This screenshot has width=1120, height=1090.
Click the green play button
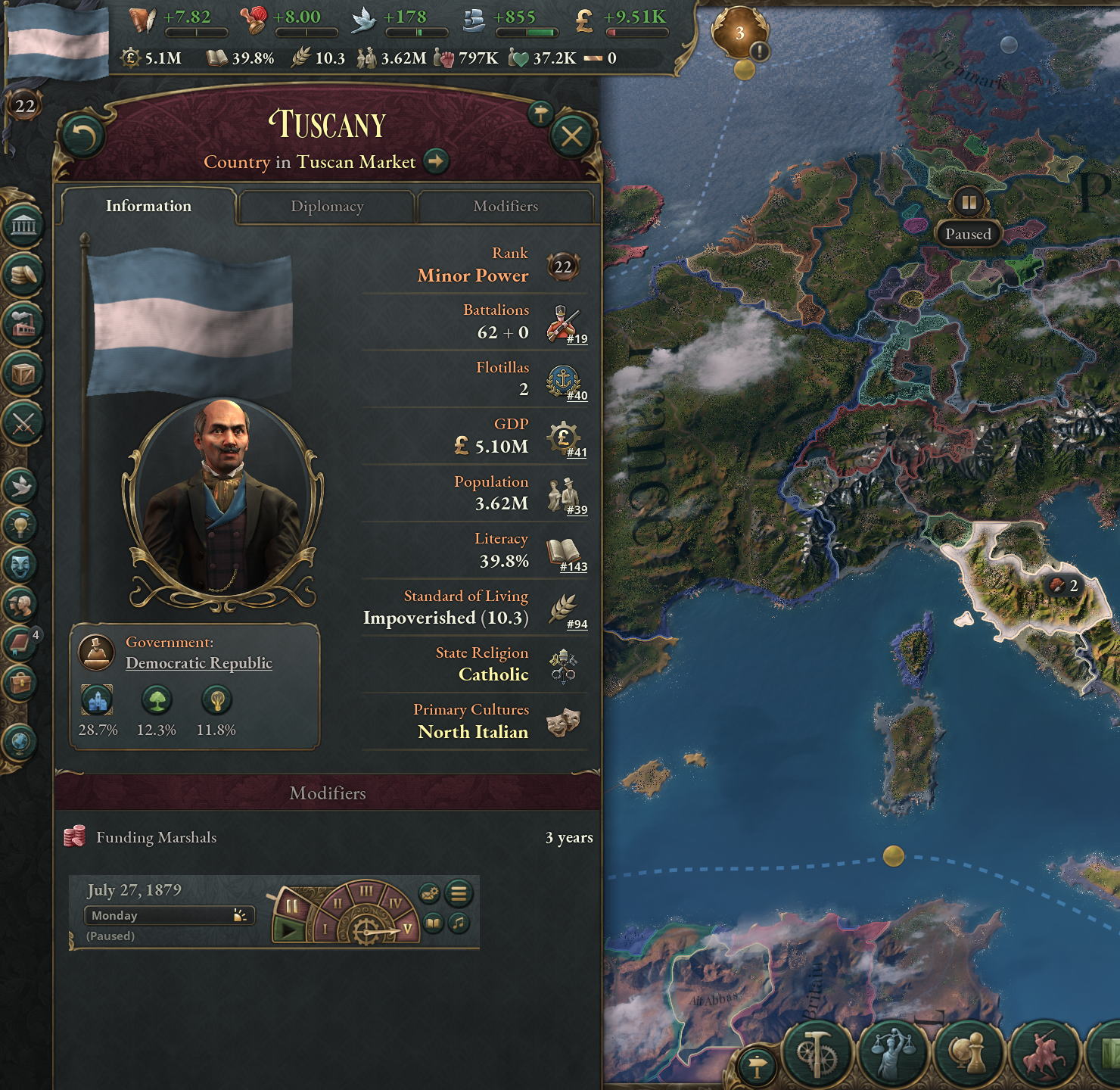pos(288,929)
